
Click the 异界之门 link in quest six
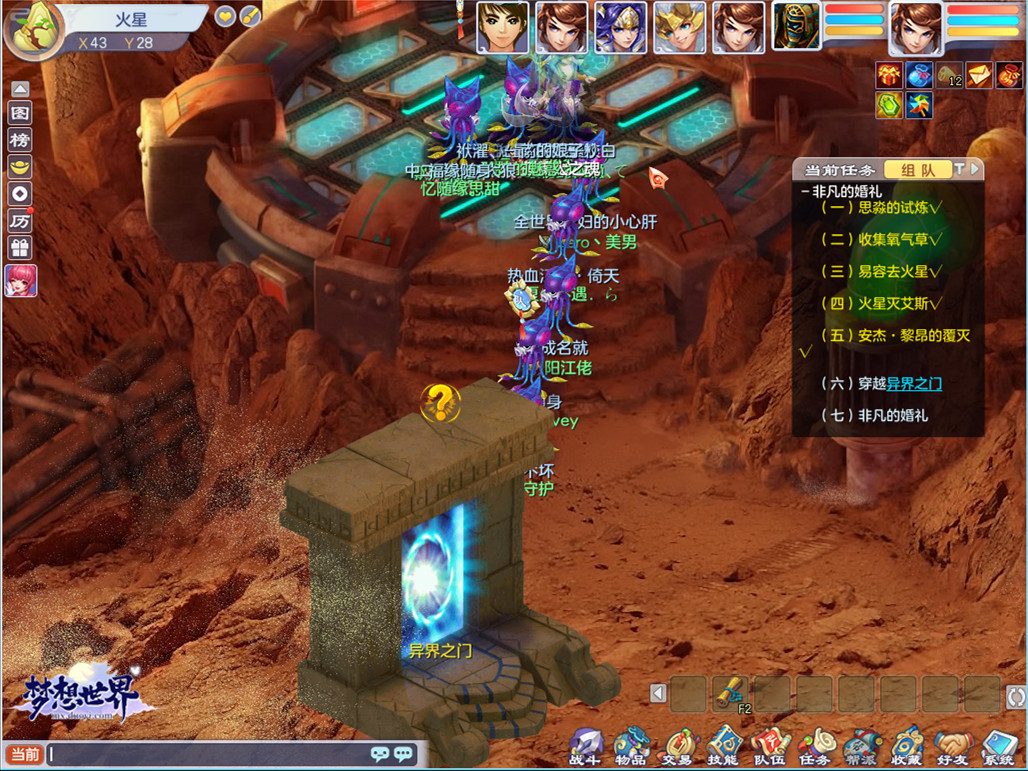914,383
